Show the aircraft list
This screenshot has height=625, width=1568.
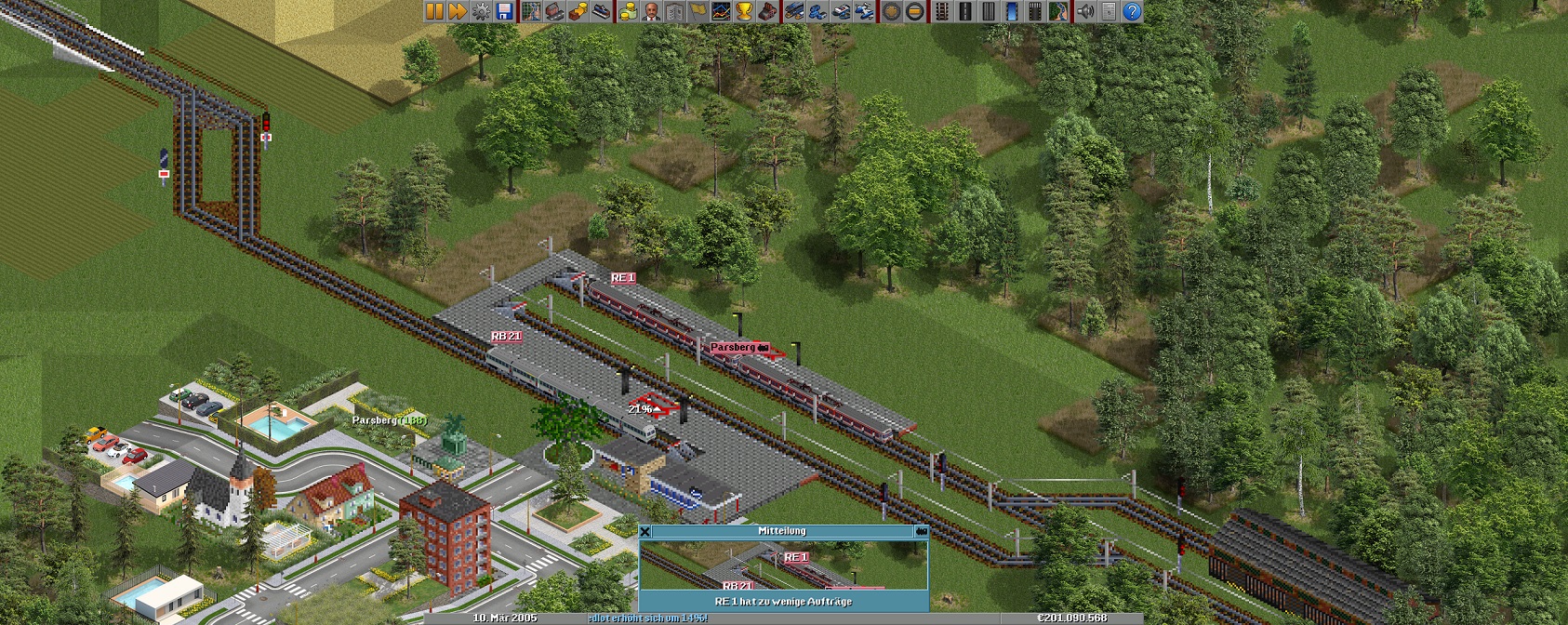(x=864, y=11)
